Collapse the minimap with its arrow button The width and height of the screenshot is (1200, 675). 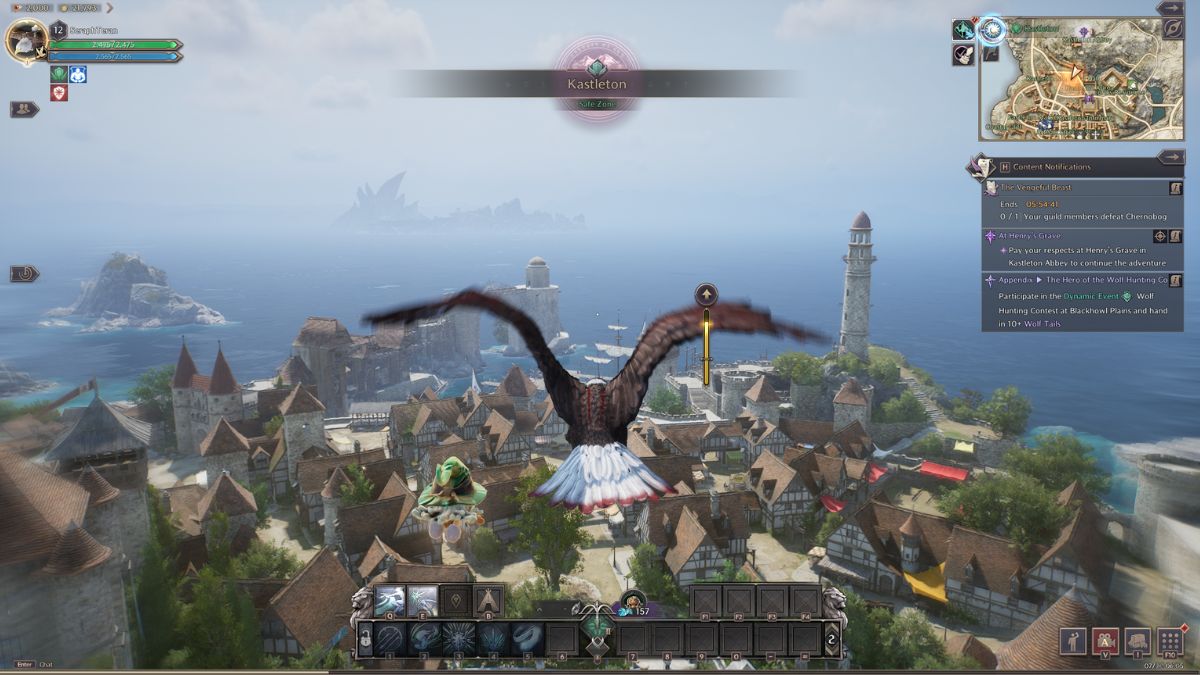[1170, 8]
